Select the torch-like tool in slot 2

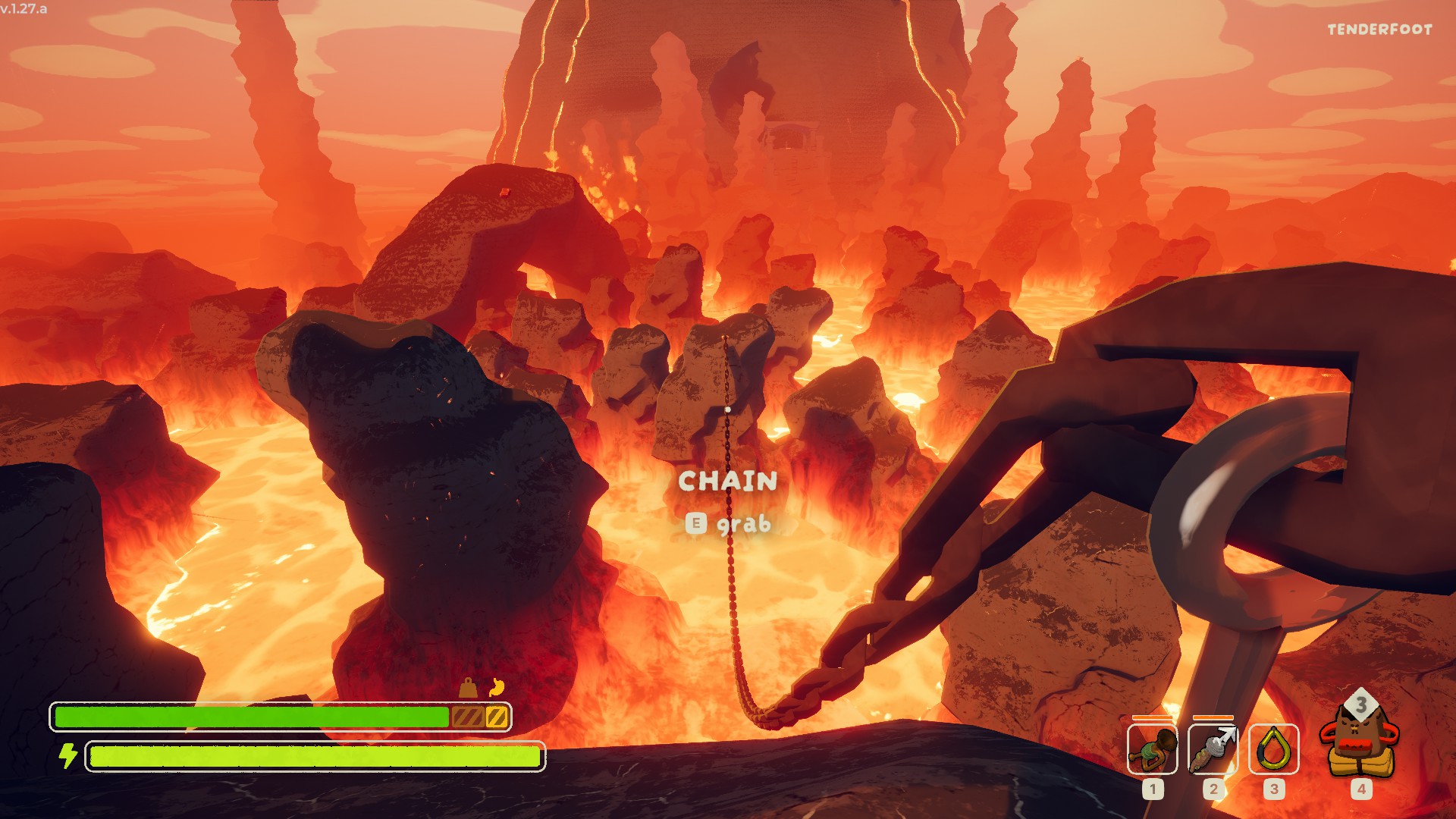1213,749
